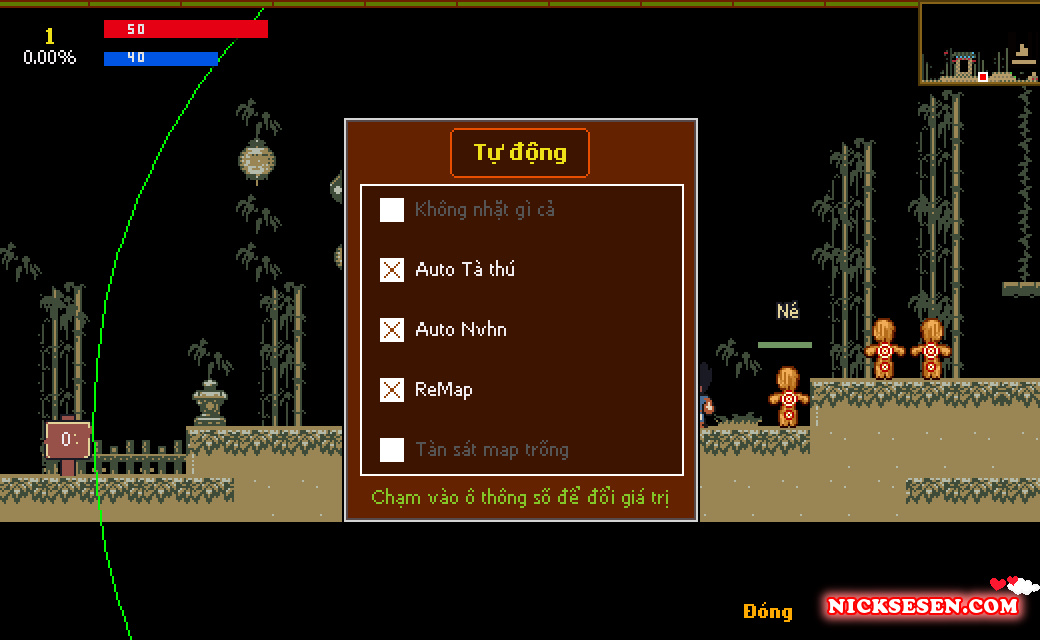Close the menu with the Đóng button
Image resolution: width=1040 pixels, height=640 pixels.
[767, 611]
